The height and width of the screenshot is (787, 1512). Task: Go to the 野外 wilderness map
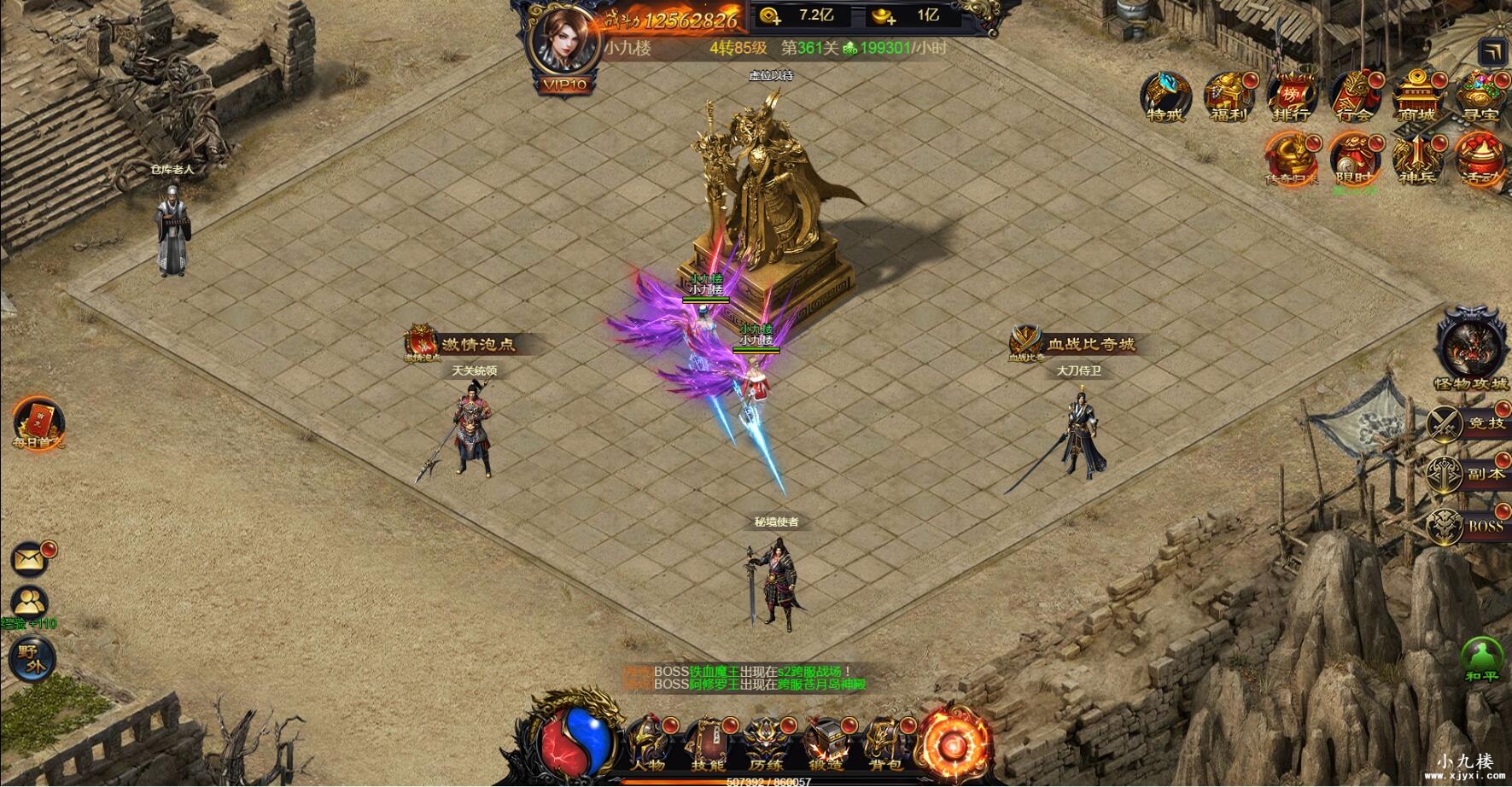(x=32, y=658)
